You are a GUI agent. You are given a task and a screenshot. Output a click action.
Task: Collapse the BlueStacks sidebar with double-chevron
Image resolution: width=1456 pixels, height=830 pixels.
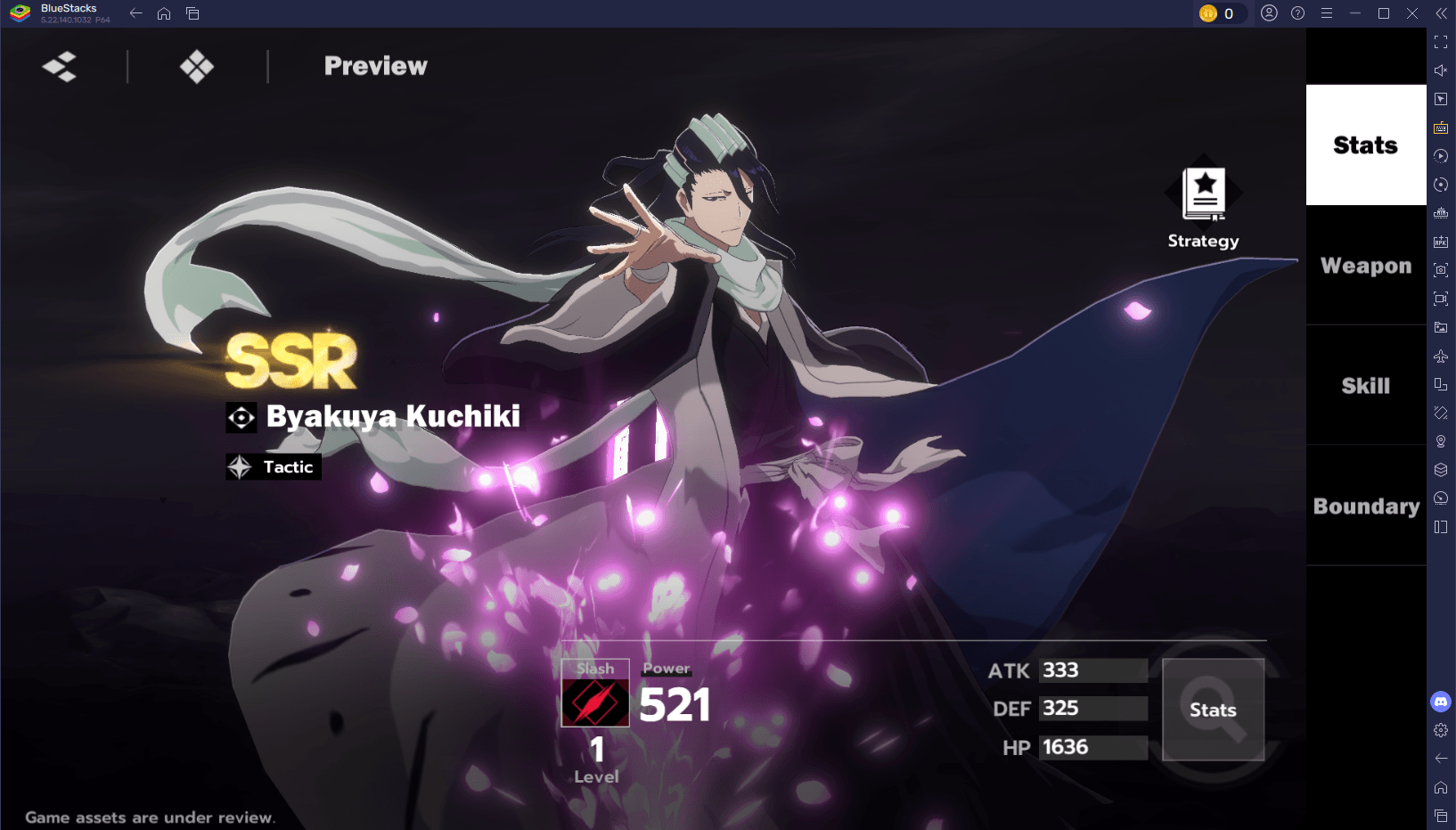(x=1441, y=13)
